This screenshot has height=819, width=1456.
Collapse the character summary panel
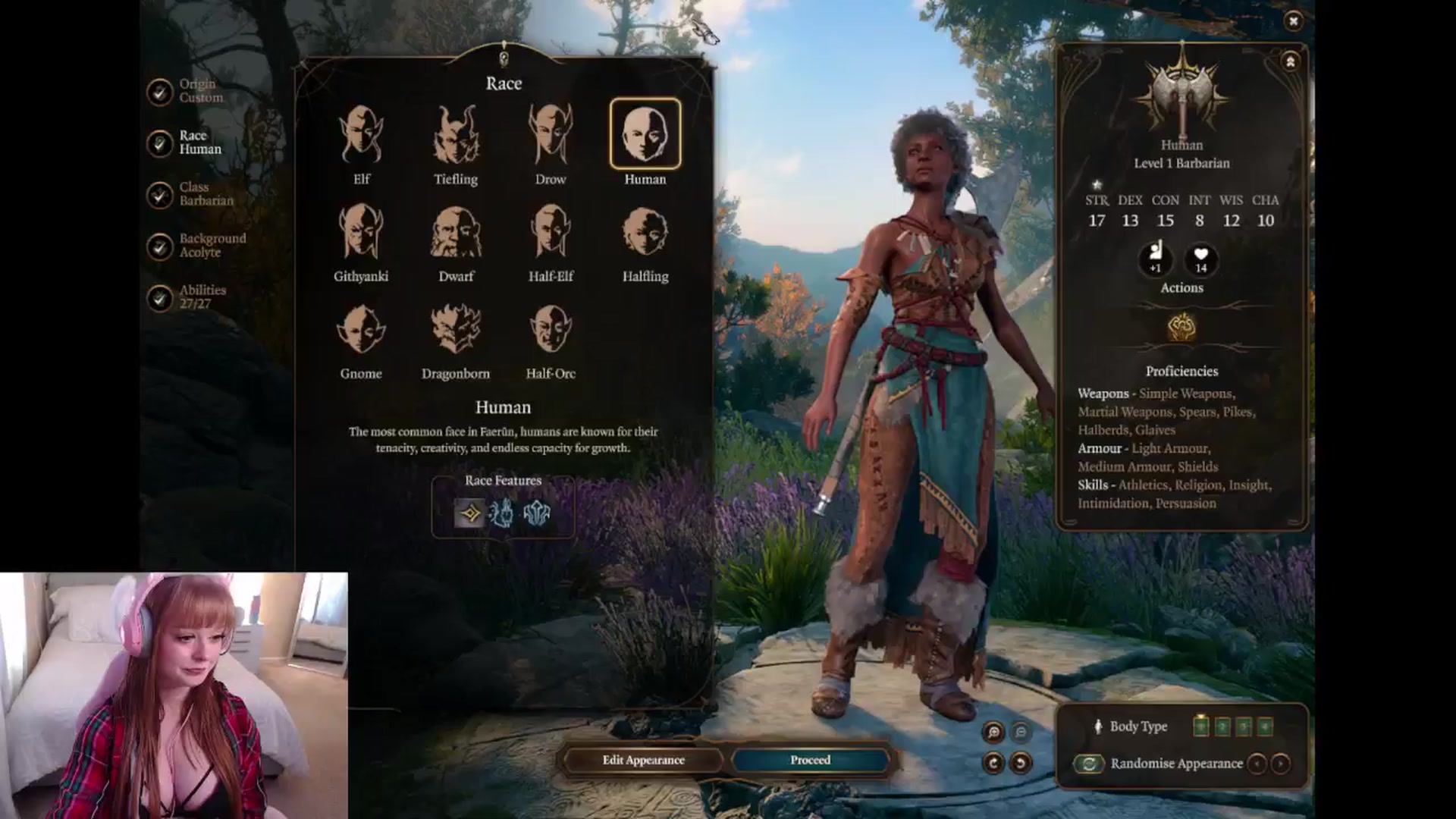[x=1290, y=62]
